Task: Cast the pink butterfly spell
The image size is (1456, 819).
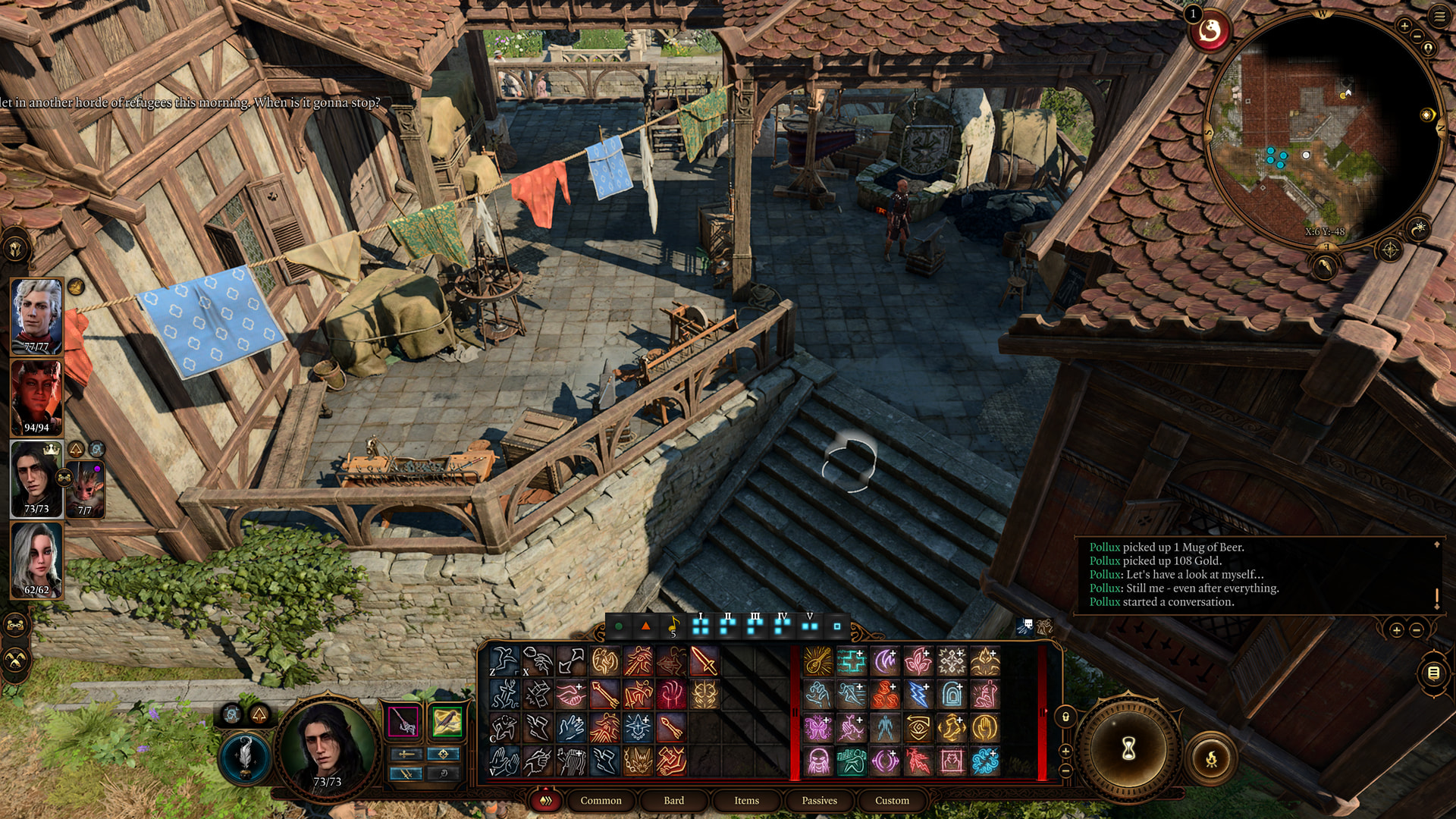Action: coord(817,728)
